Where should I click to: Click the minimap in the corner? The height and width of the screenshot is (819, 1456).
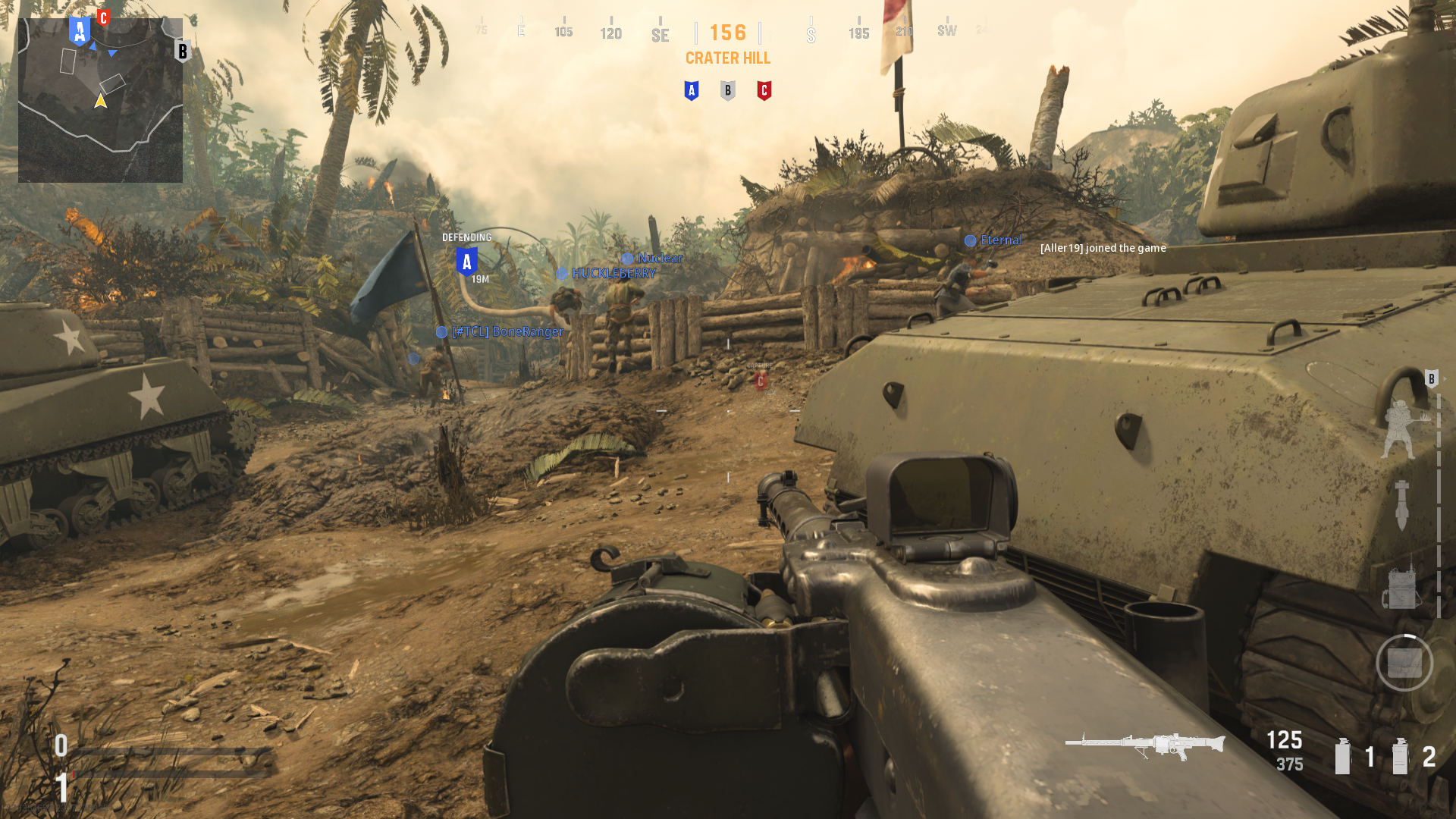click(x=100, y=100)
